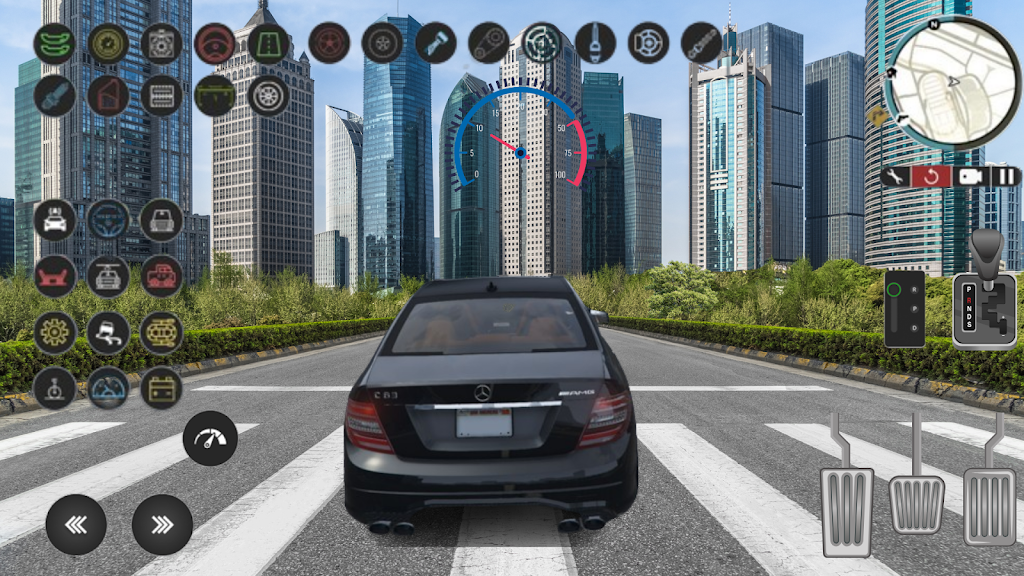Select the red steering wheel icon

215,43
